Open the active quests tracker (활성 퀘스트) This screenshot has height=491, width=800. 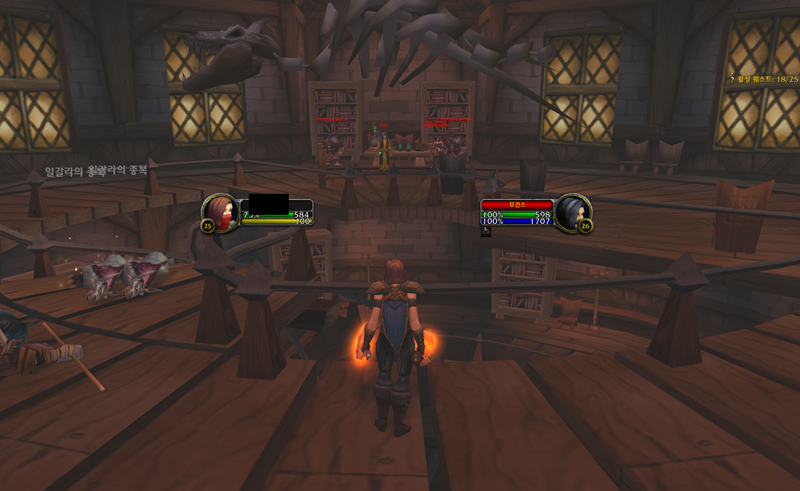(763, 77)
